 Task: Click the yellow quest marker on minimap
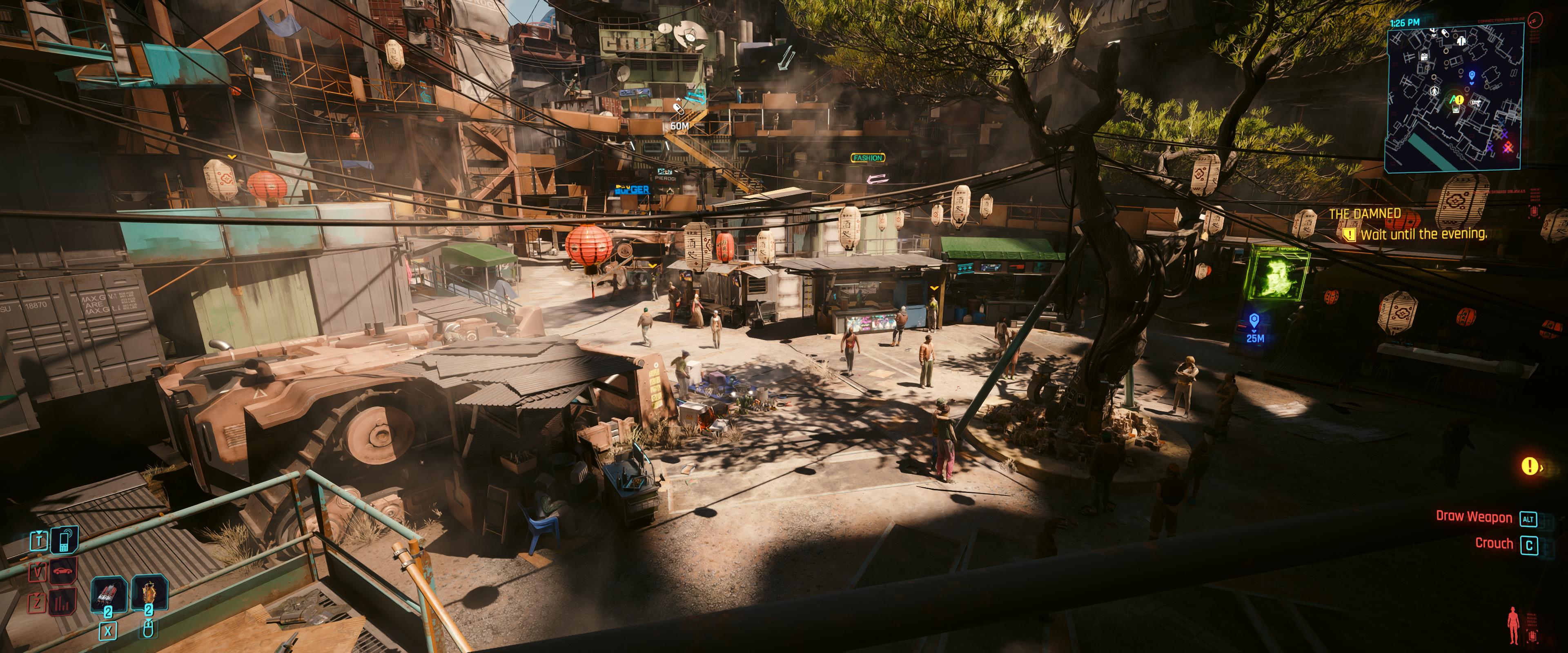[x=1459, y=99]
